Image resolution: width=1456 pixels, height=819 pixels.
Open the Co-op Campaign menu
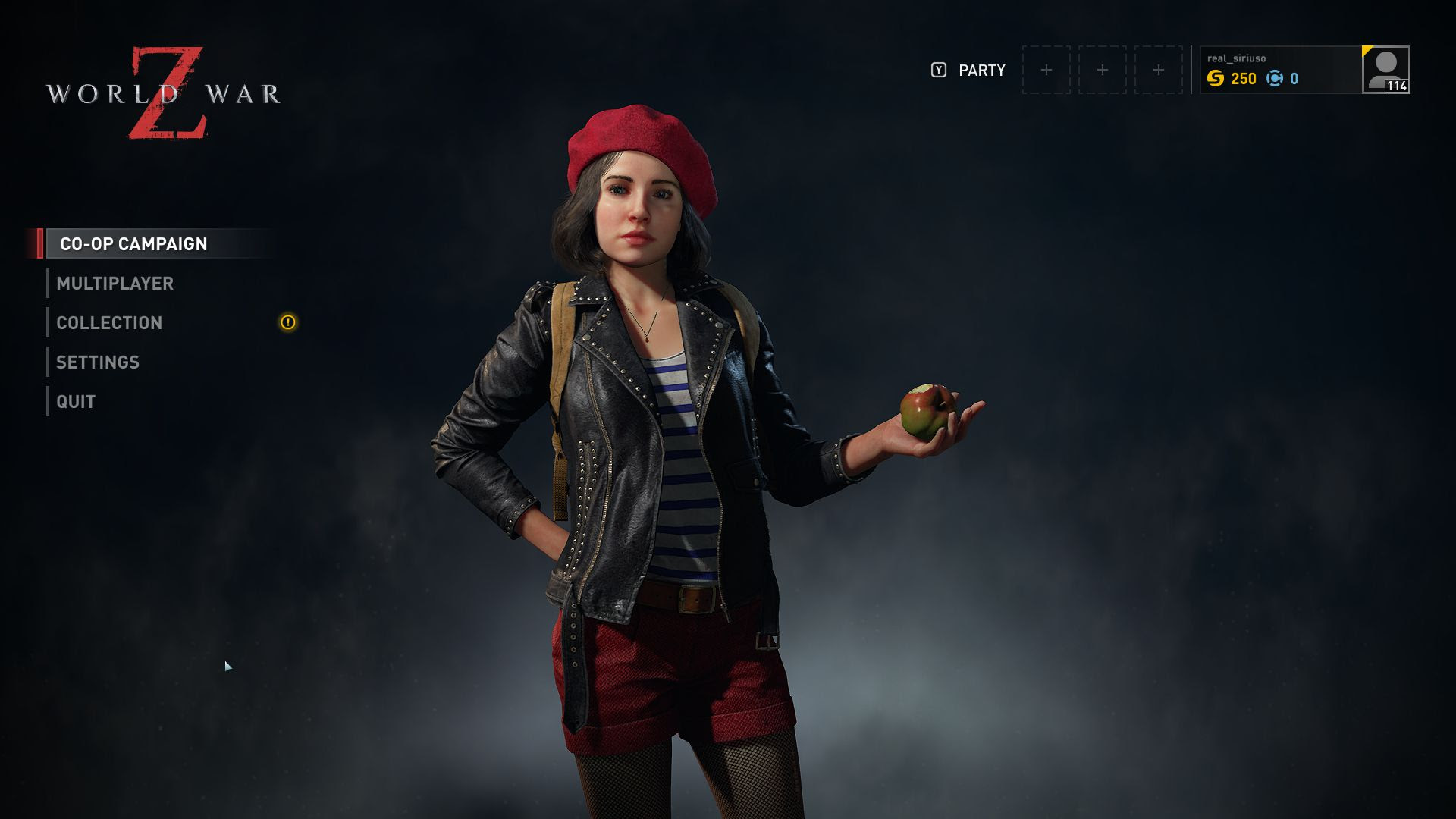[x=133, y=243]
